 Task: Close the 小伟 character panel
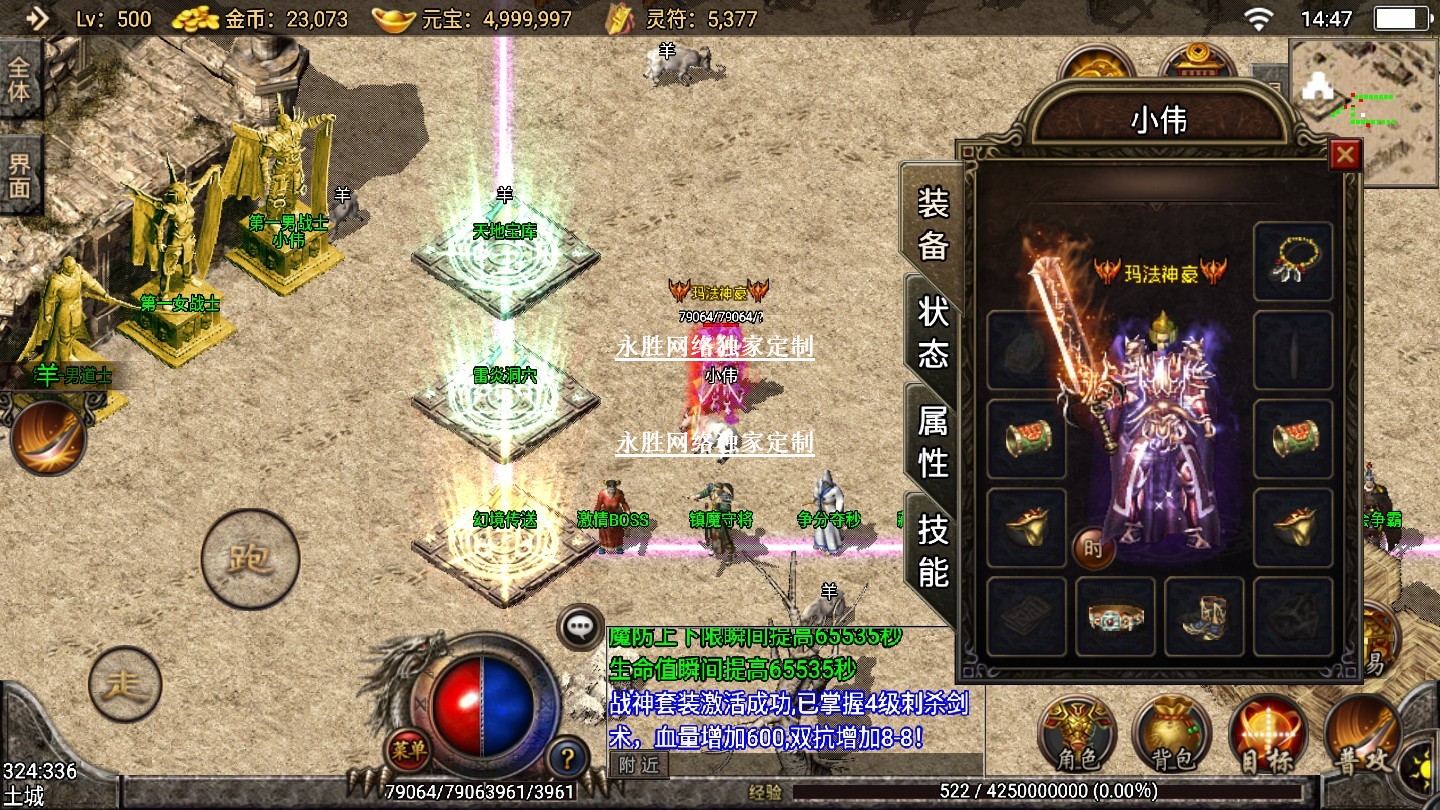[x=1345, y=155]
